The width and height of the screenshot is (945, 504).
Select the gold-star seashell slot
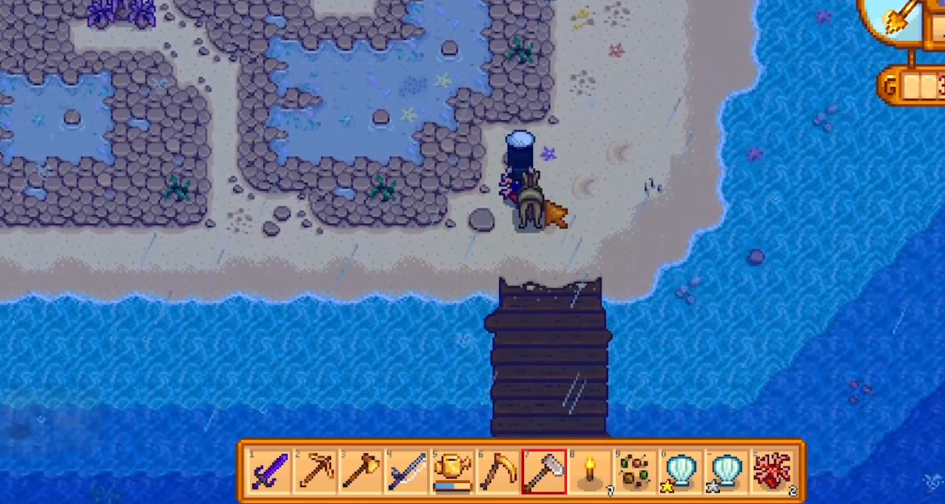[x=681, y=470]
